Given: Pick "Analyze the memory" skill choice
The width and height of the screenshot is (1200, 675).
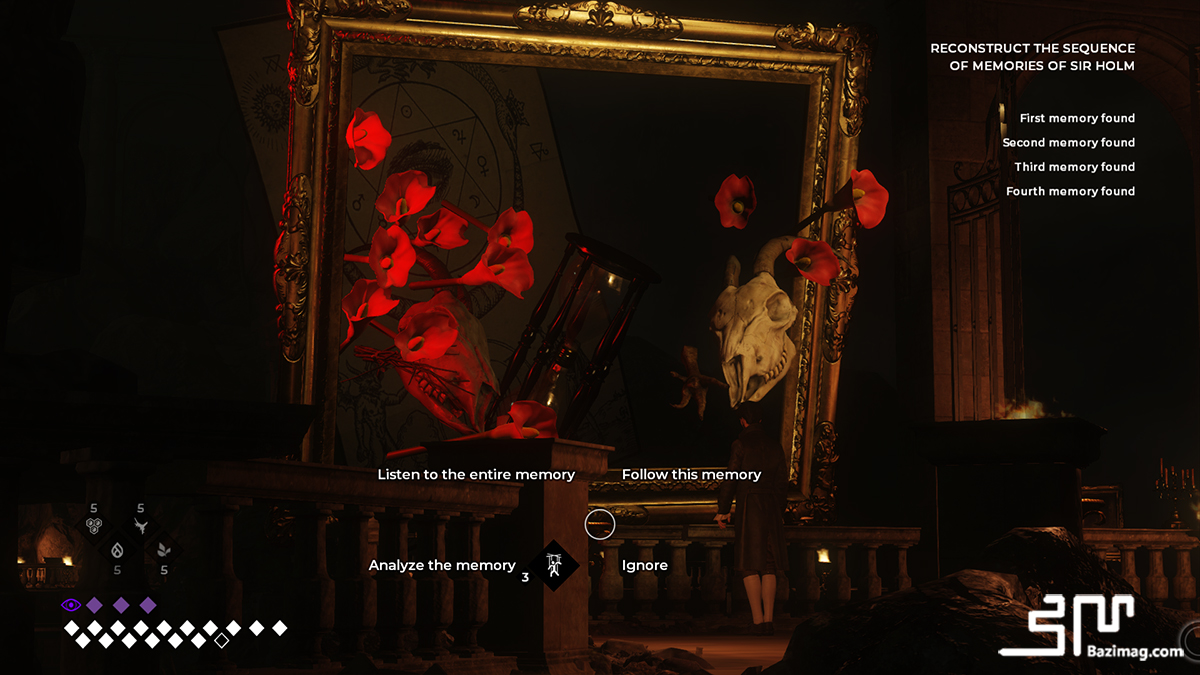Looking at the screenshot, I should (442, 565).
